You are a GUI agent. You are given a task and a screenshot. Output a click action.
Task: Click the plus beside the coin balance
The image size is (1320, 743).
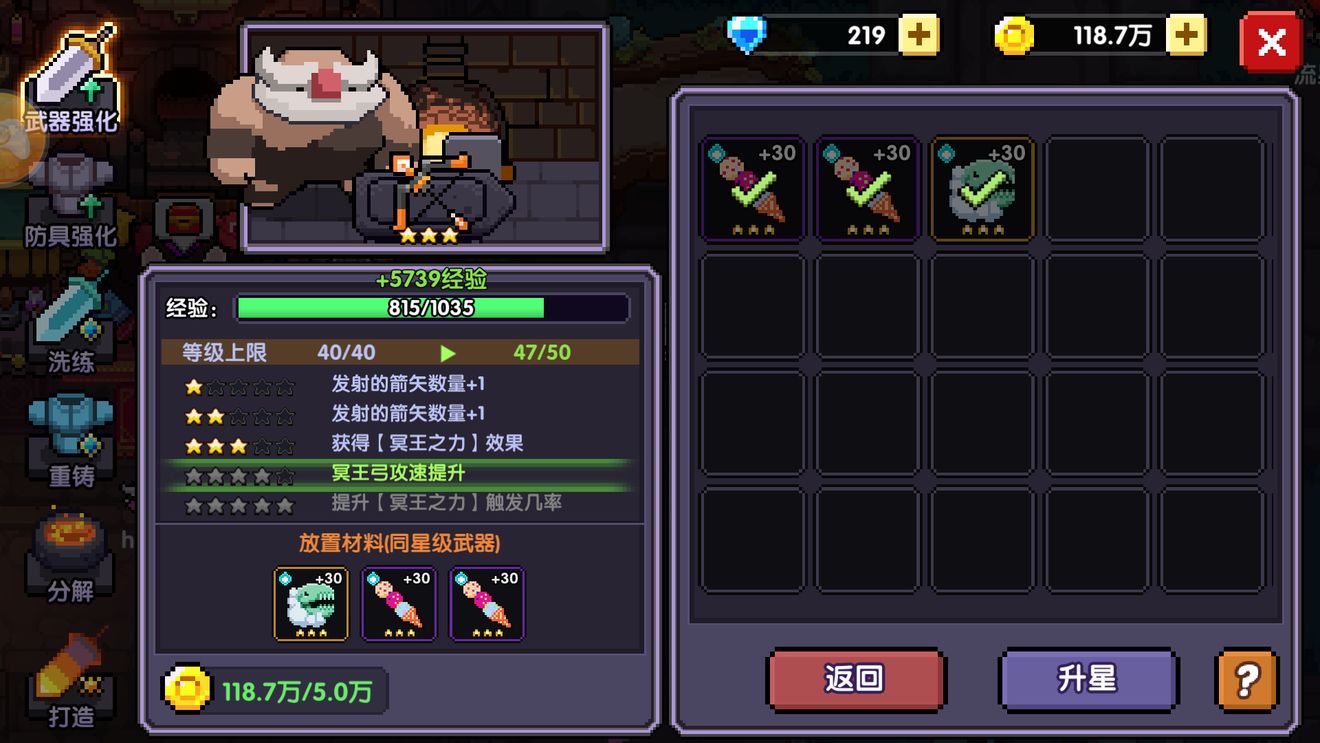(x=1186, y=34)
